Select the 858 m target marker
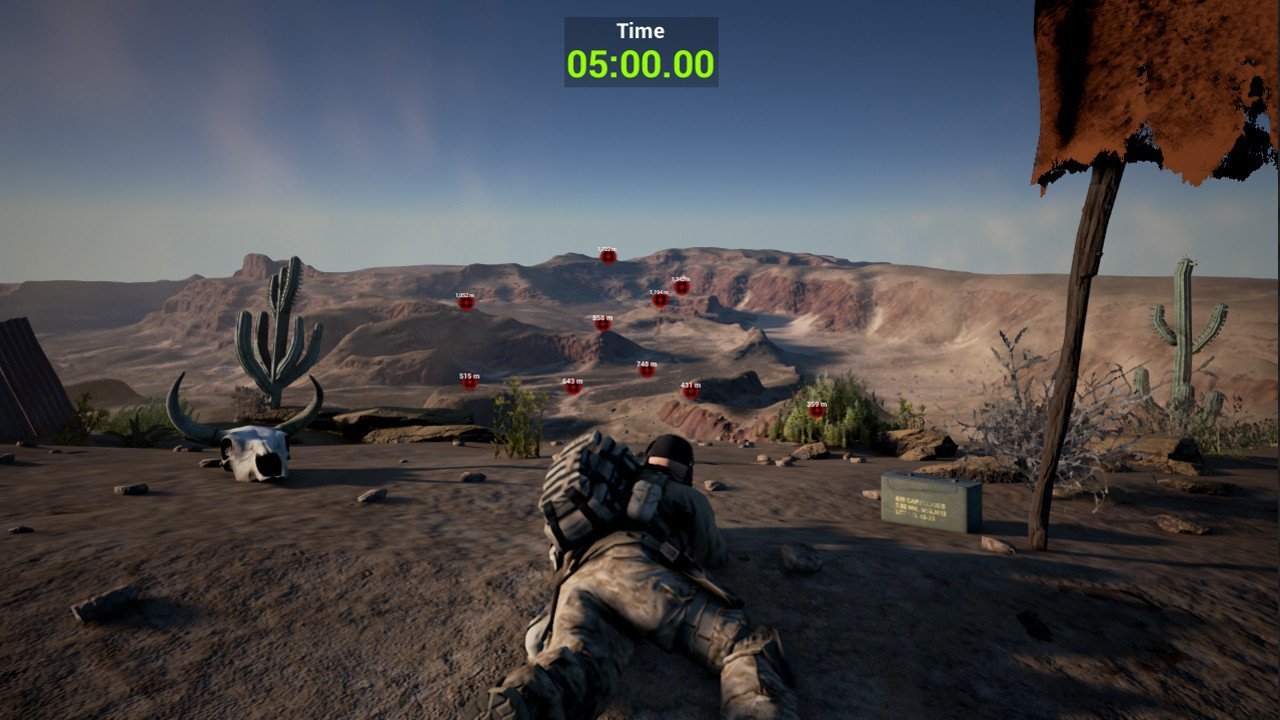This screenshot has height=720, width=1280. click(602, 324)
